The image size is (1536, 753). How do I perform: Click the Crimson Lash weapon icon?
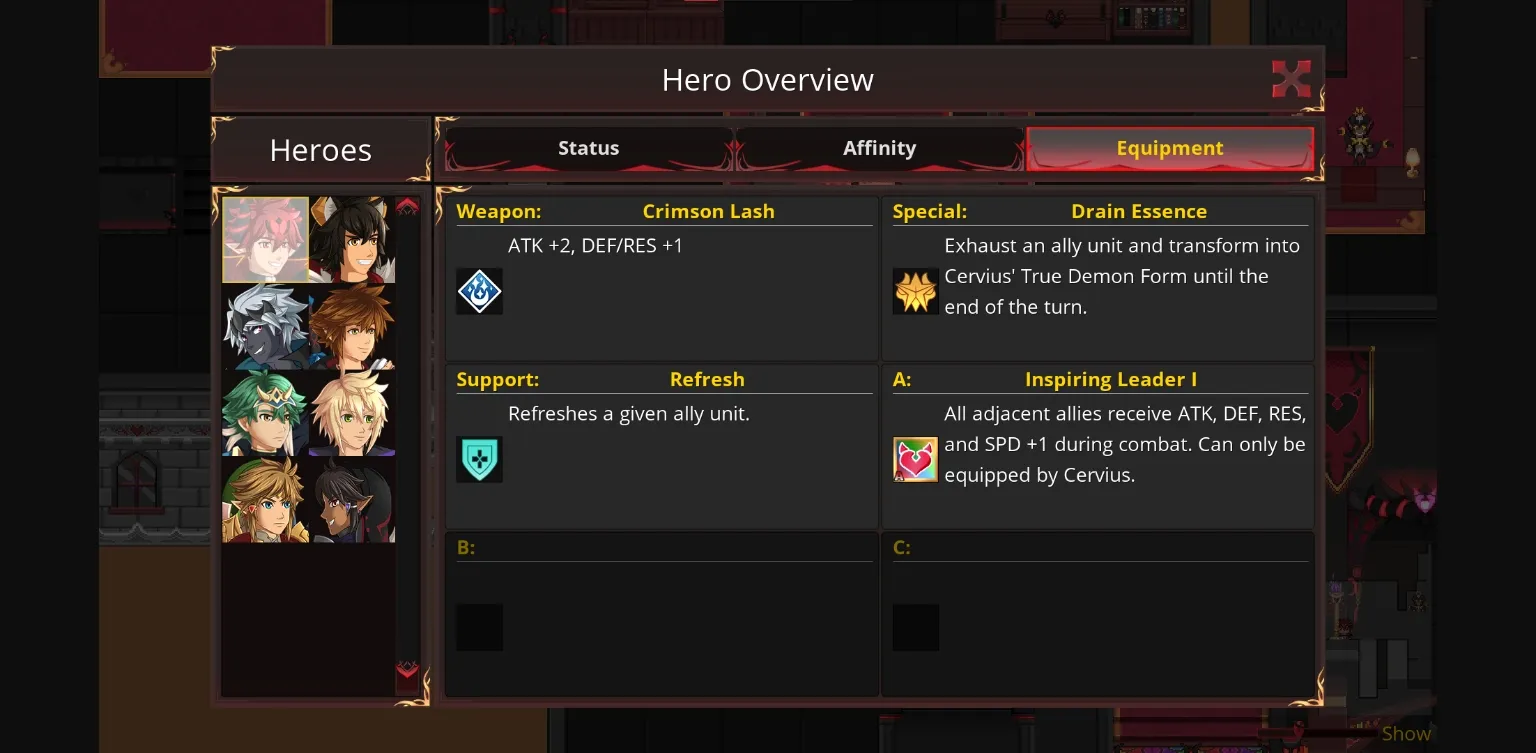click(479, 291)
